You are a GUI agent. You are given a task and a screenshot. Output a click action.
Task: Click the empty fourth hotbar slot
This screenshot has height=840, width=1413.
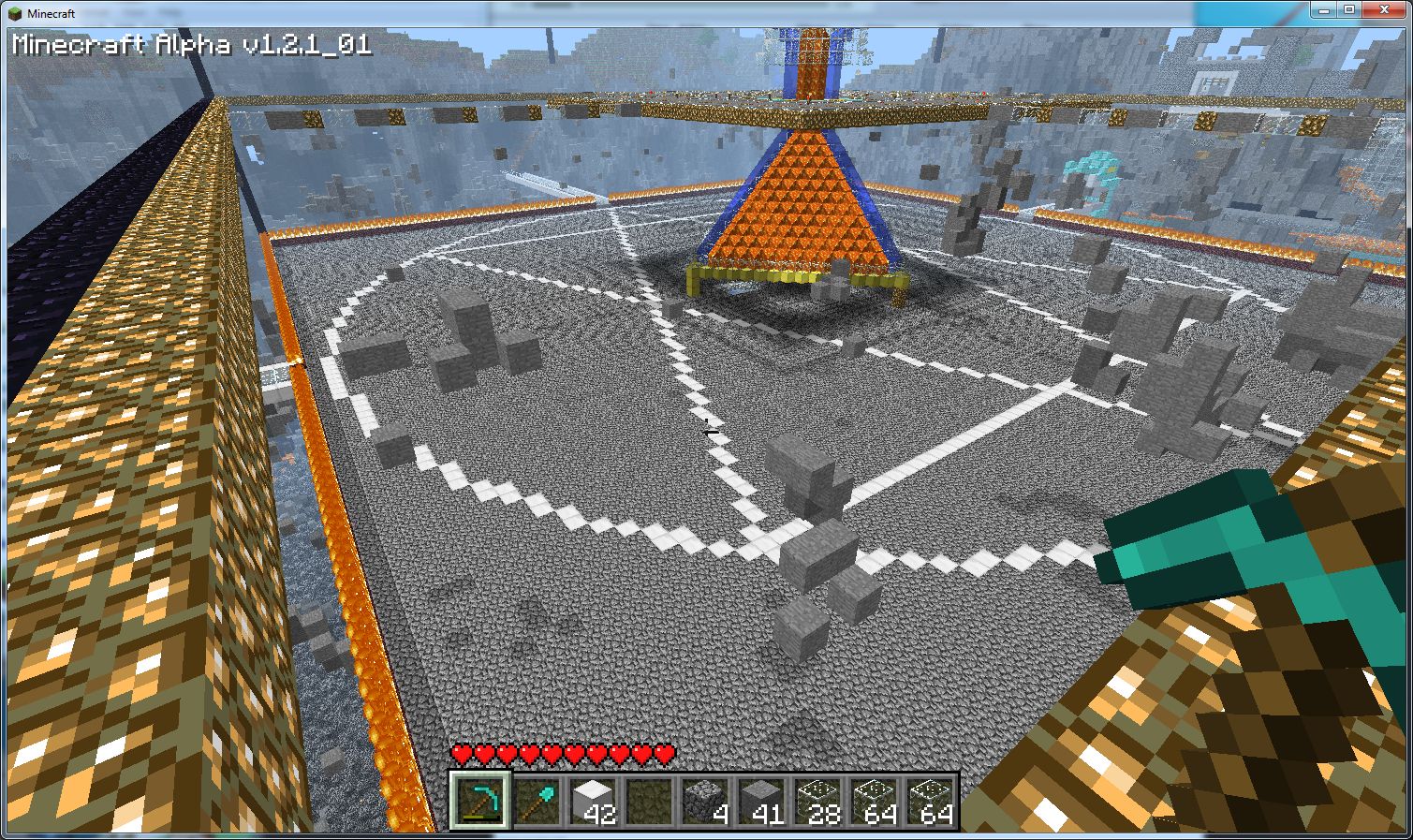[647, 799]
